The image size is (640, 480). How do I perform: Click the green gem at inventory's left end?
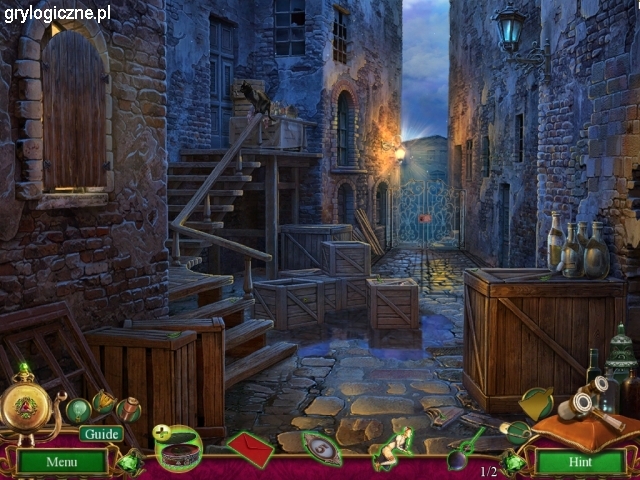coord(130,462)
